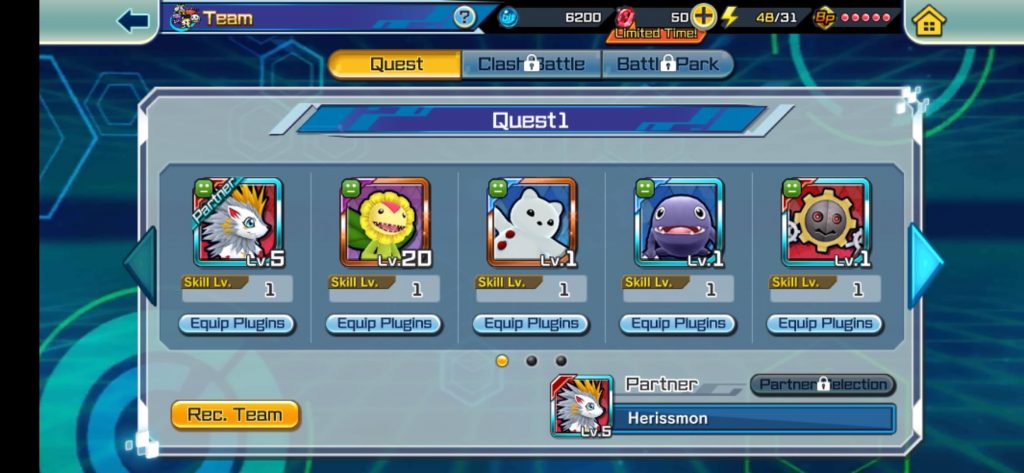
Task: Equip Plugins for the gear Digimon
Action: click(x=825, y=324)
